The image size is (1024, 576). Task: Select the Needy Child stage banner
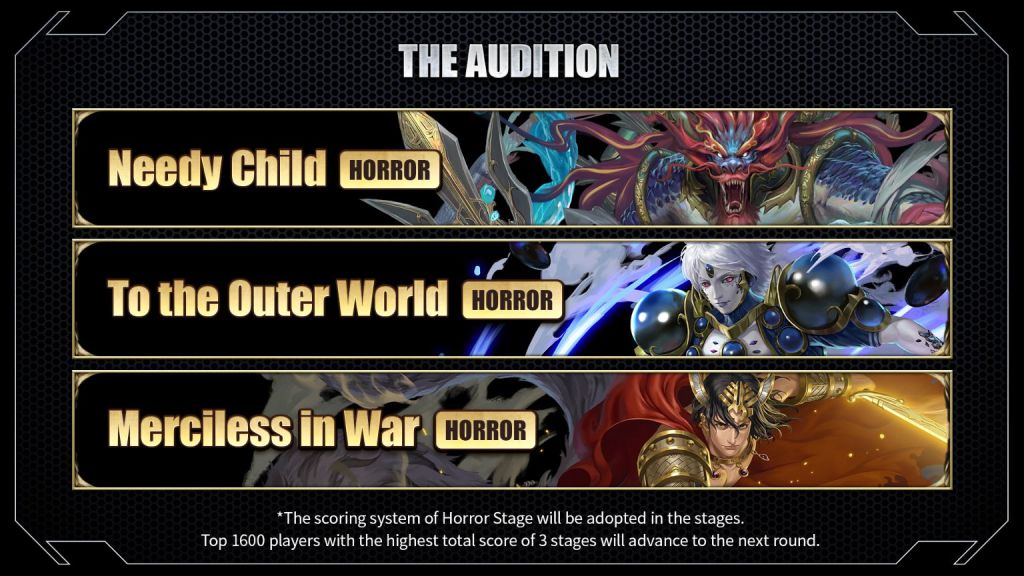[511, 168]
